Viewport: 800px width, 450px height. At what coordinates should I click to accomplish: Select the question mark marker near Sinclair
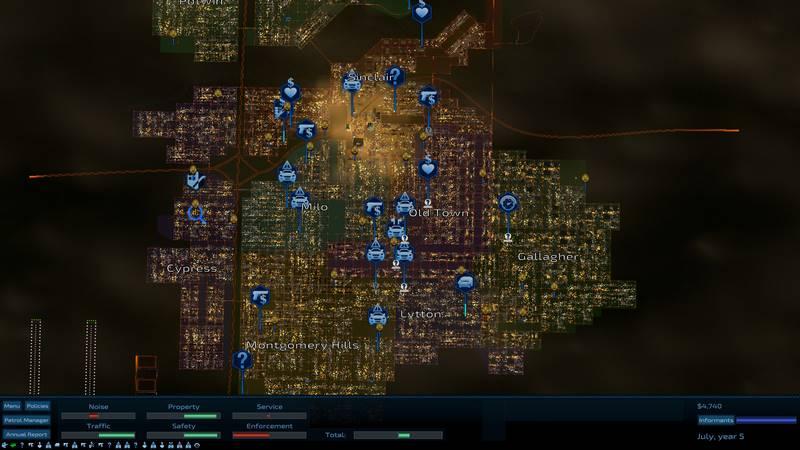396,75
